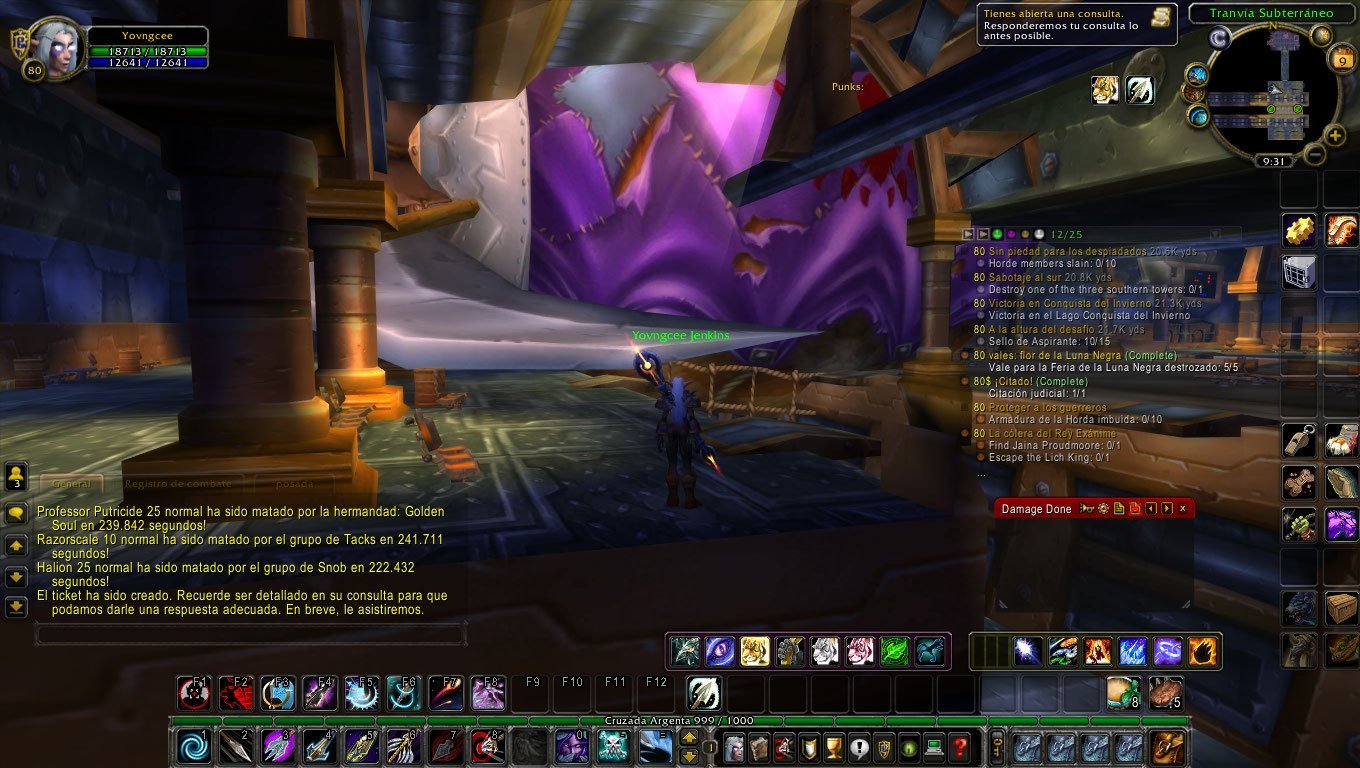Close the Damage Done meter window
This screenshot has width=1360, height=768.
coord(1183,509)
